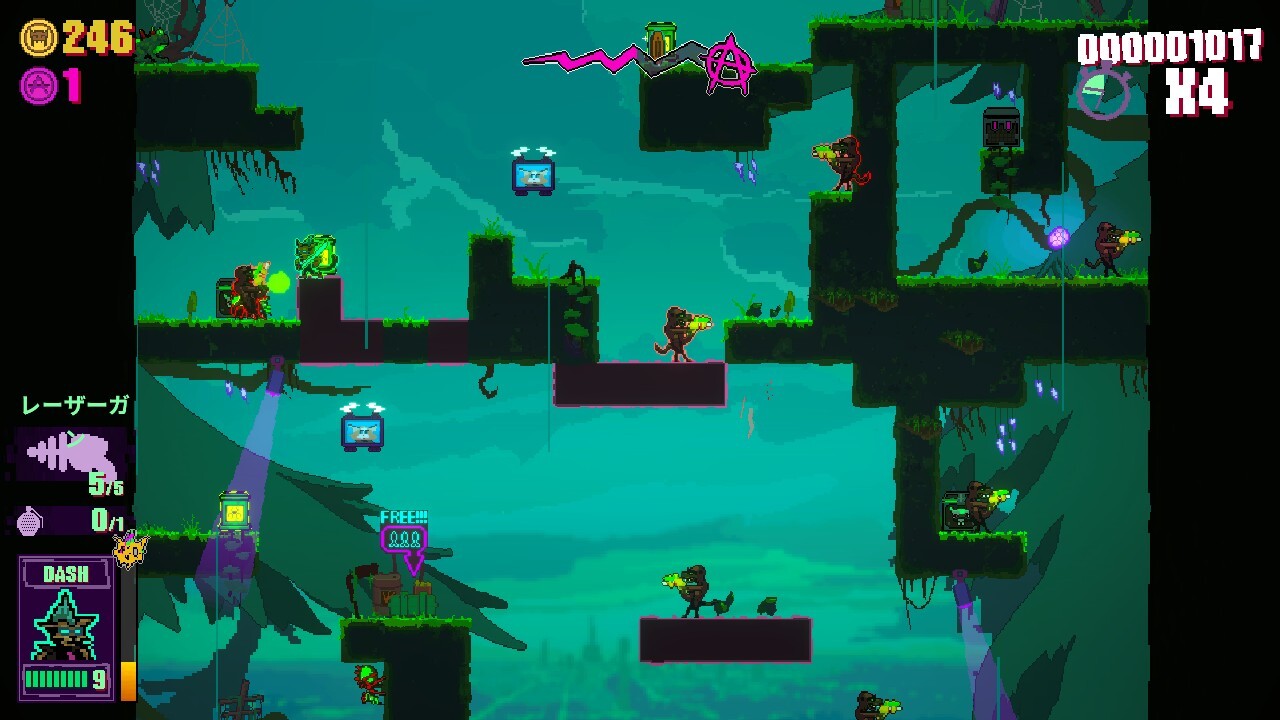Viewport: 1280px width, 720px height.
Task: Click the stopwatch timer icon
Action: pyautogui.click(x=1104, y=92)
